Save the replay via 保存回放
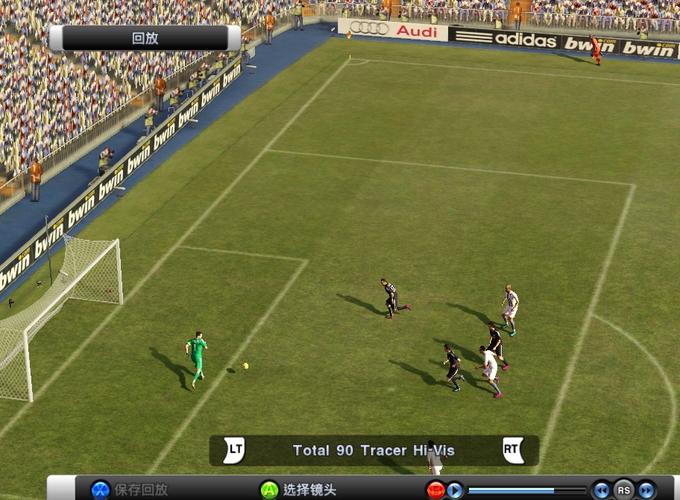Viewport: 680px width, 500px height. pos(131,490)
